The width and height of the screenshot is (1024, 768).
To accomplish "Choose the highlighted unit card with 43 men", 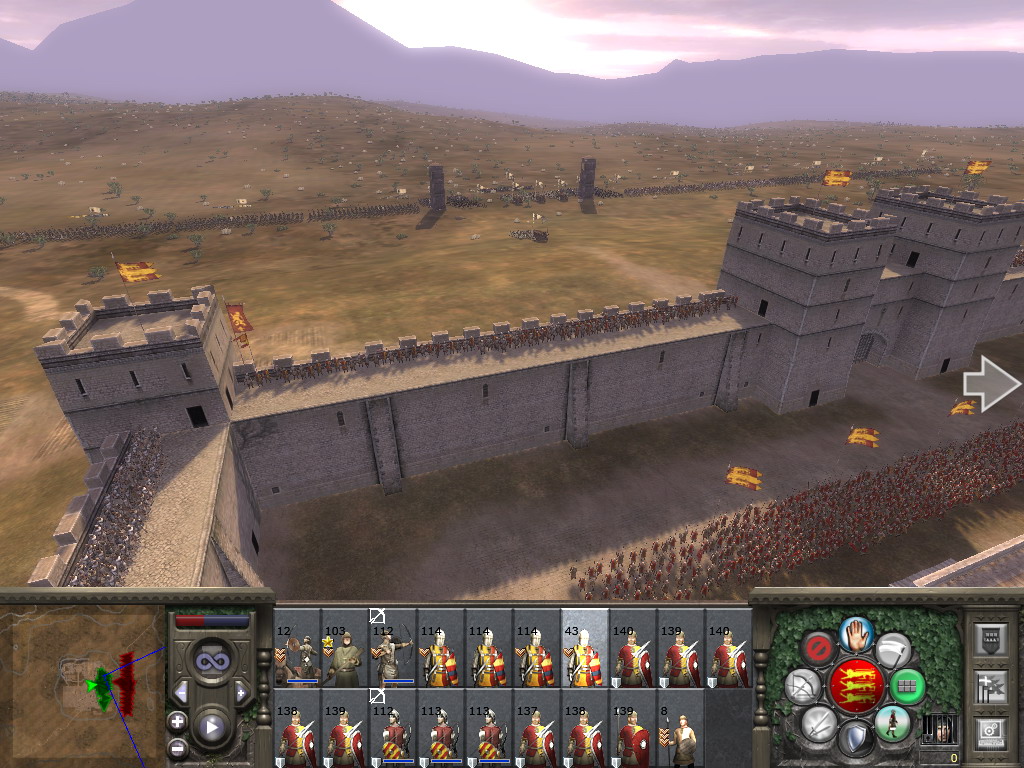I will [x=585, y=648].
